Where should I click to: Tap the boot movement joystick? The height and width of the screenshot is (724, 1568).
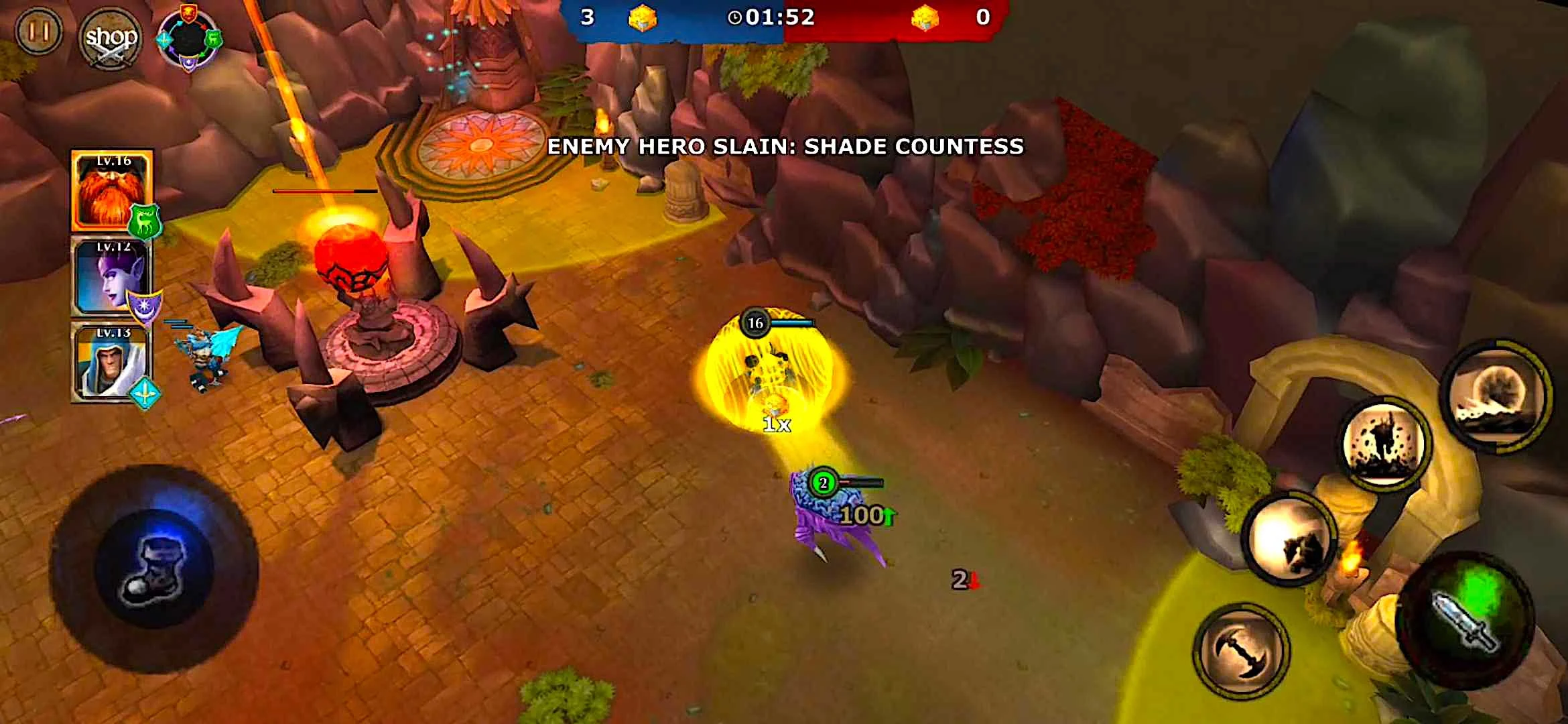(154, 568)
